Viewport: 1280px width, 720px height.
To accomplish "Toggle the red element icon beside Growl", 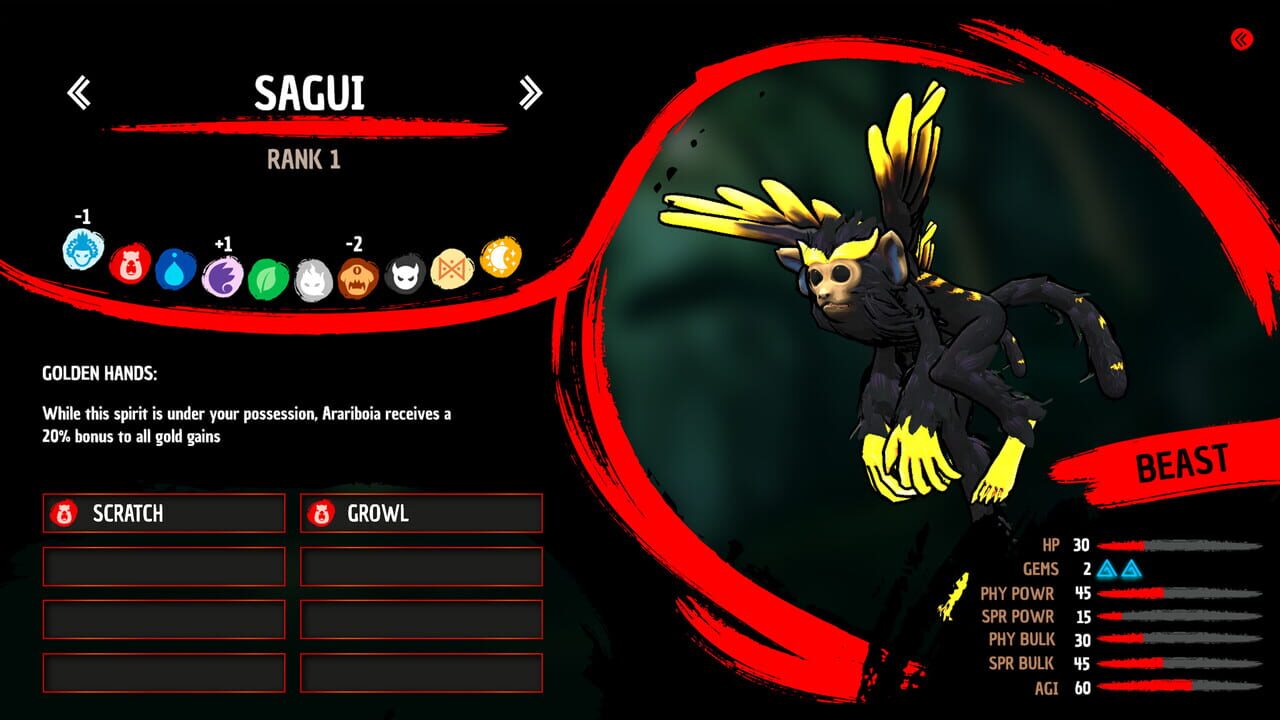I will 321,513.
